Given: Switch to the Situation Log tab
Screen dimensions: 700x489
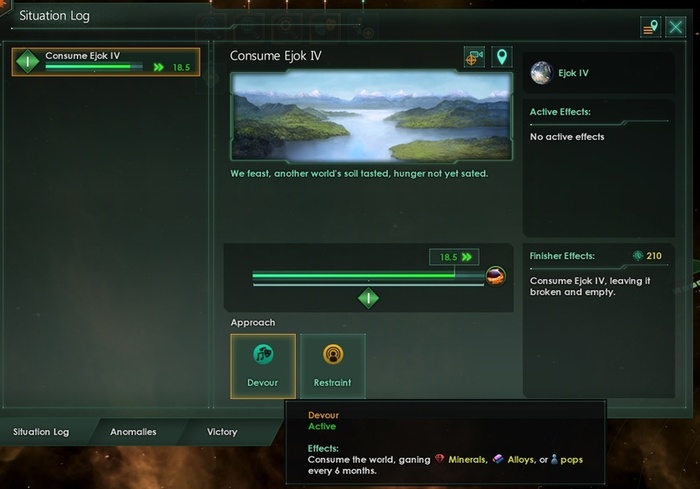Looking at the screenshot, I should point(41,432).
